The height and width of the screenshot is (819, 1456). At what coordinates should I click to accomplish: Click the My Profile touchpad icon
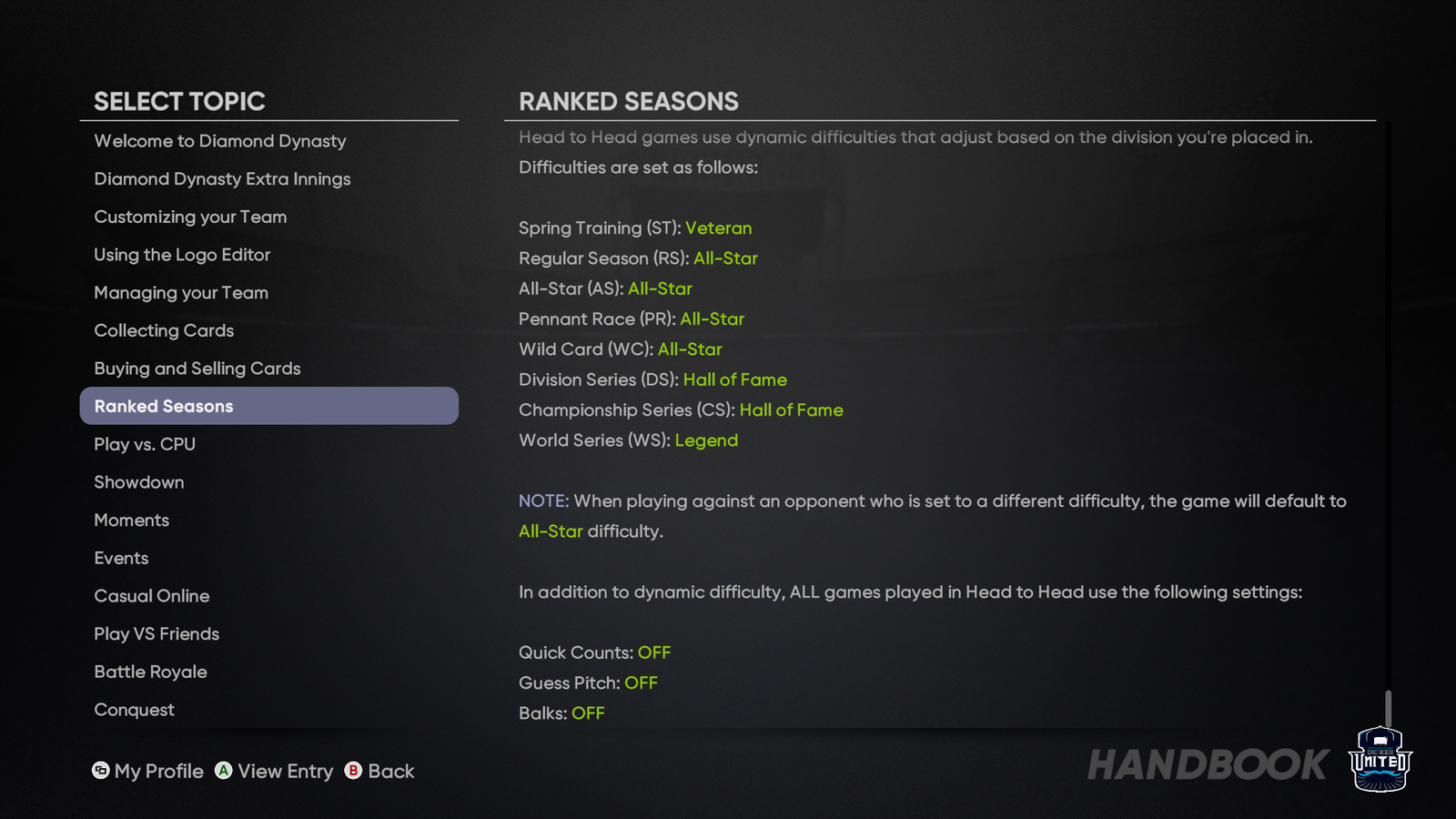[x=100, y=771]
